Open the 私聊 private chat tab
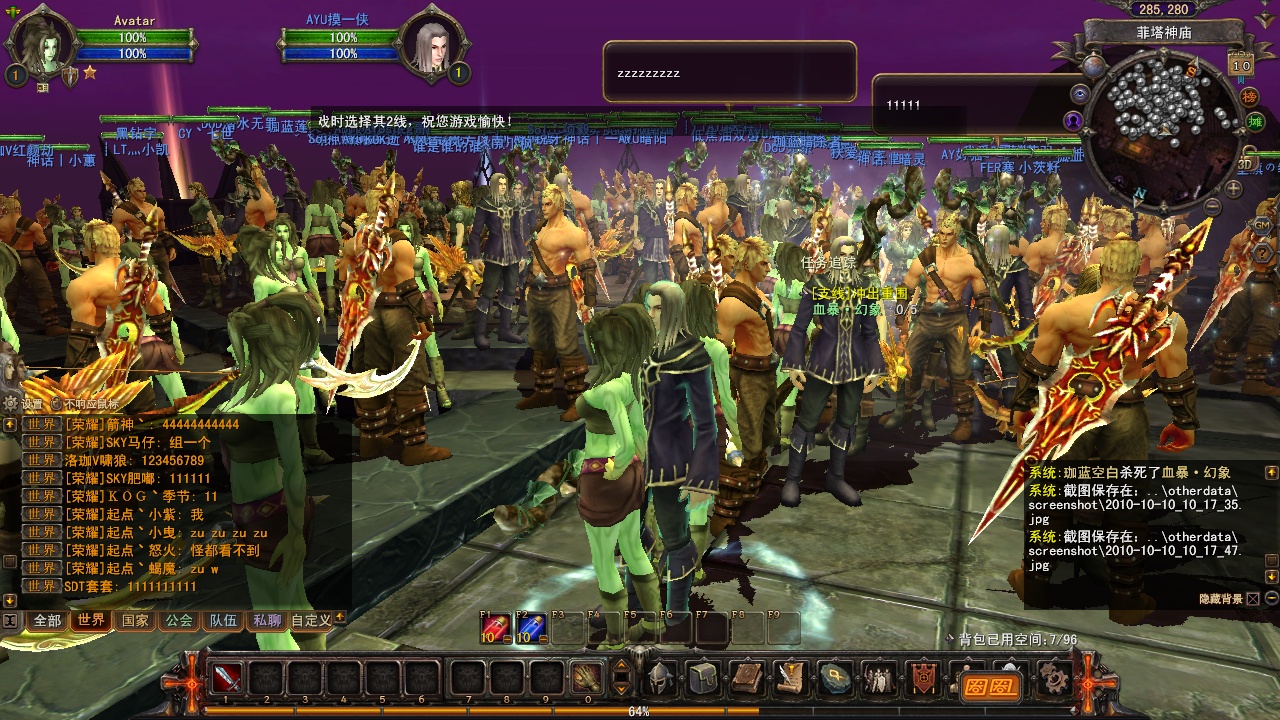 267,620
